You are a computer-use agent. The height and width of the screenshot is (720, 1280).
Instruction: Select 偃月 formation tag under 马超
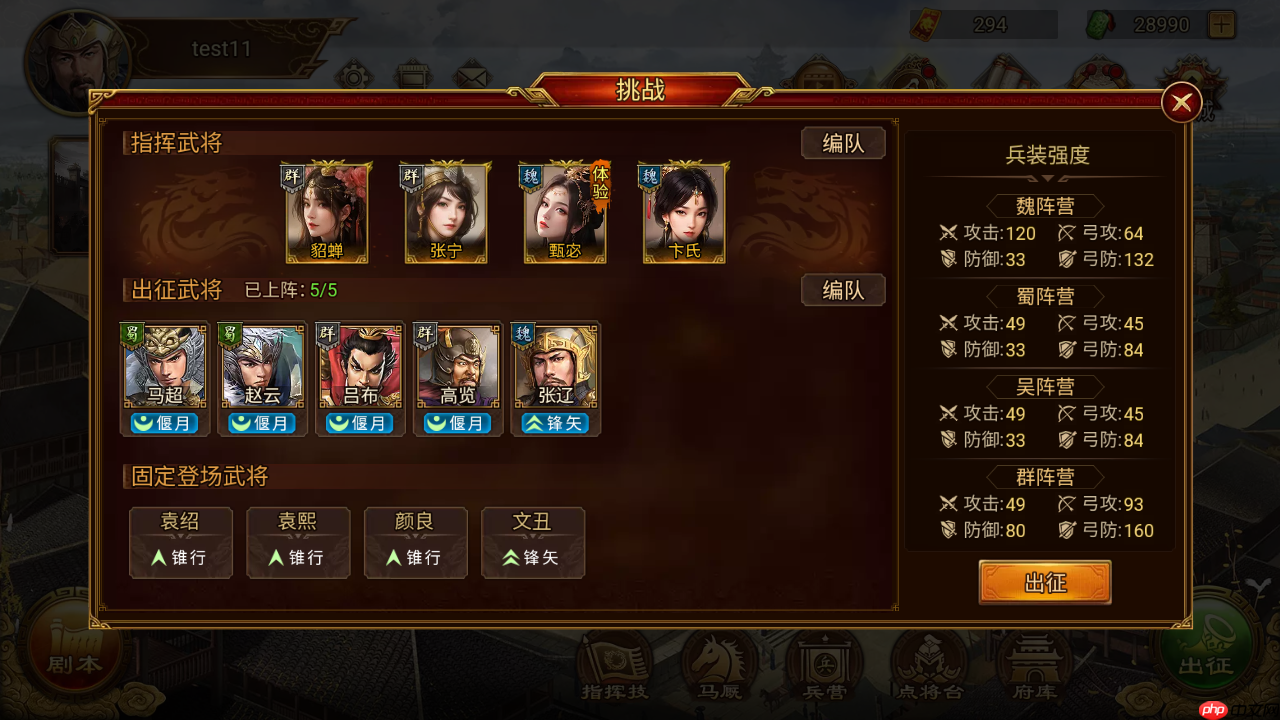(x=163, y=423)
